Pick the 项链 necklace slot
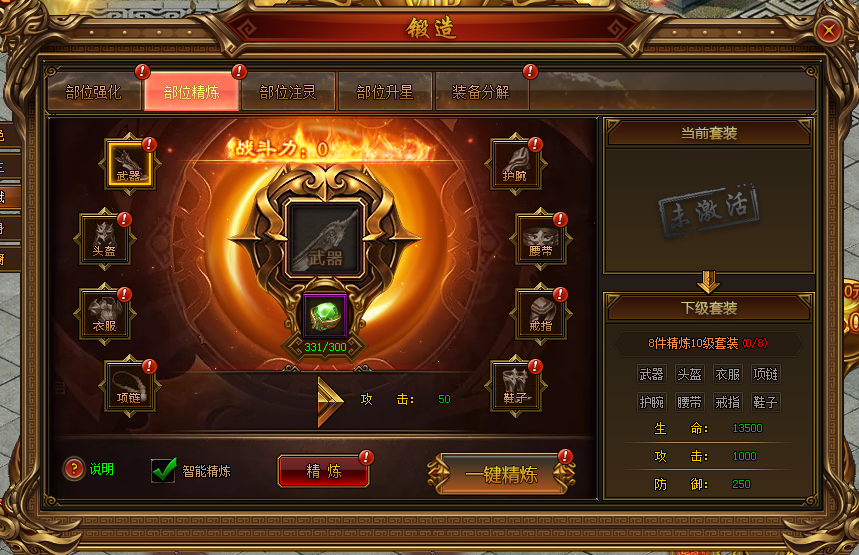859x555 pixels. (129, 385)
